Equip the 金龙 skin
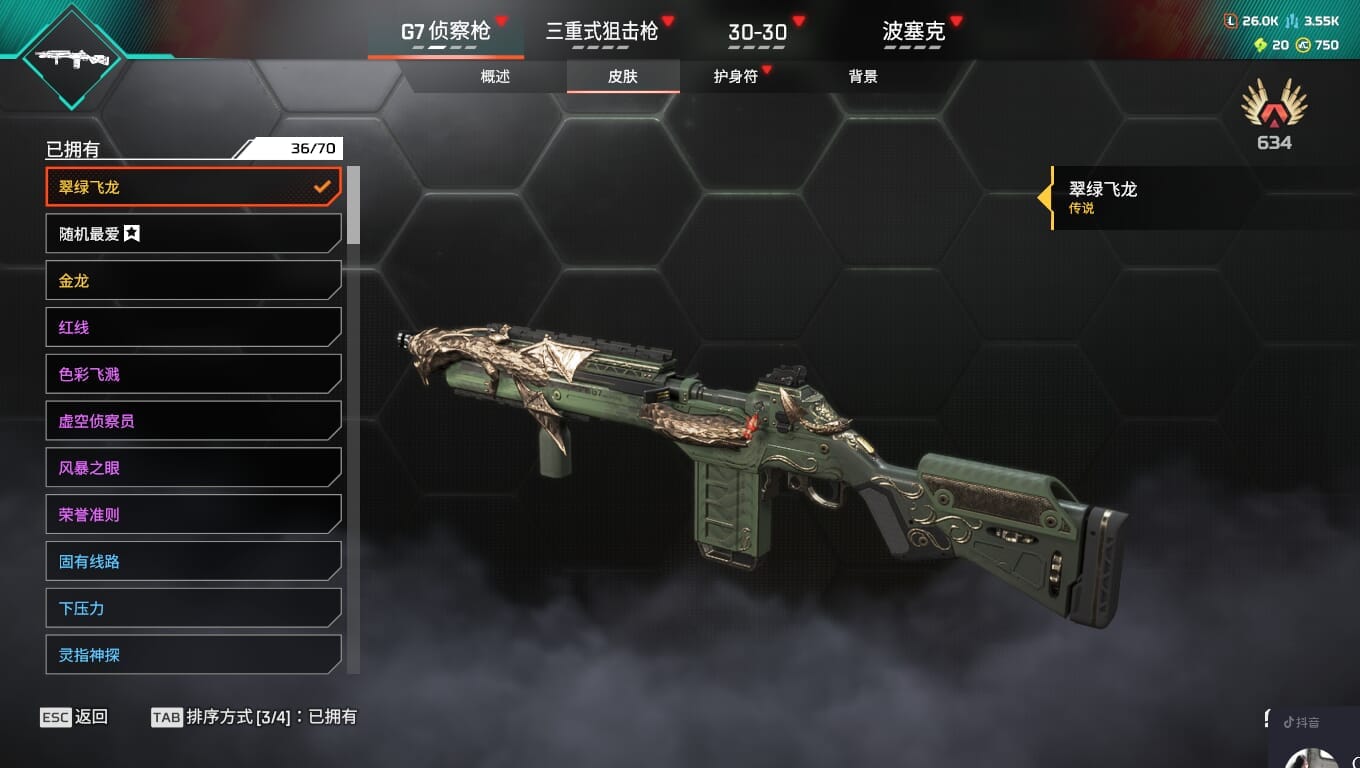The height and width of the screenshot is (768, 1360). (x=193, y=281)
